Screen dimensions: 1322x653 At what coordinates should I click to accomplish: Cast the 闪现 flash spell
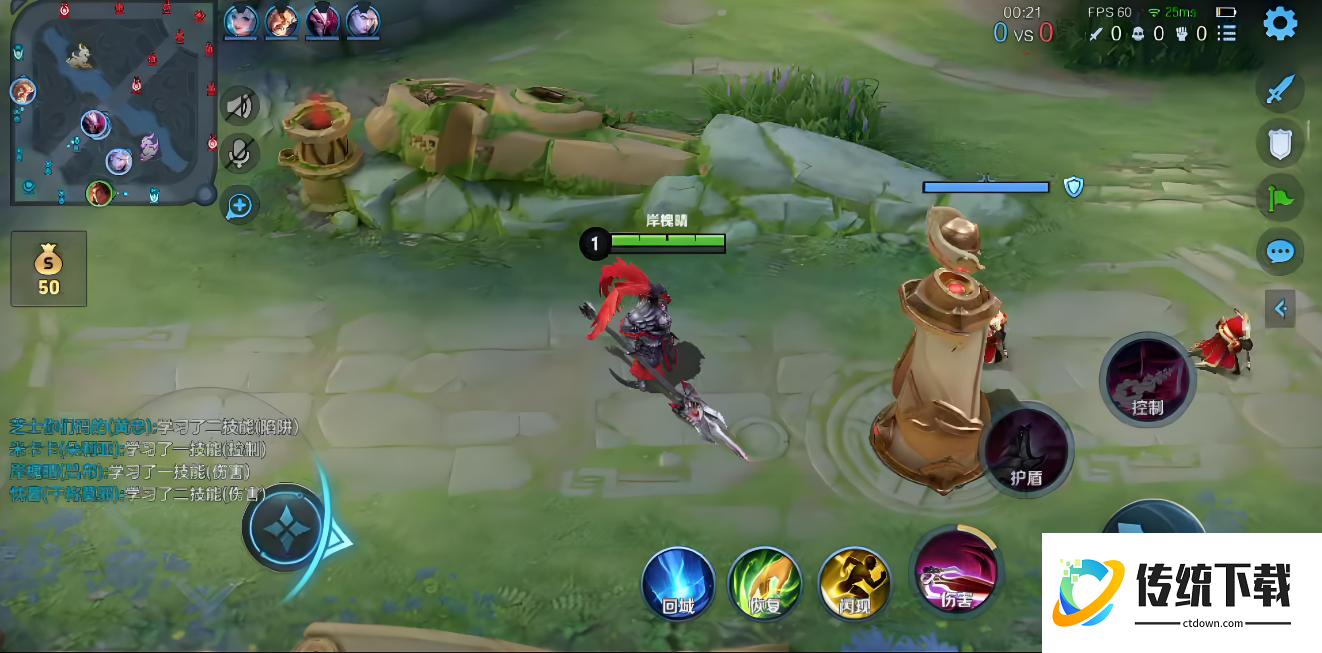coord(855,583)
